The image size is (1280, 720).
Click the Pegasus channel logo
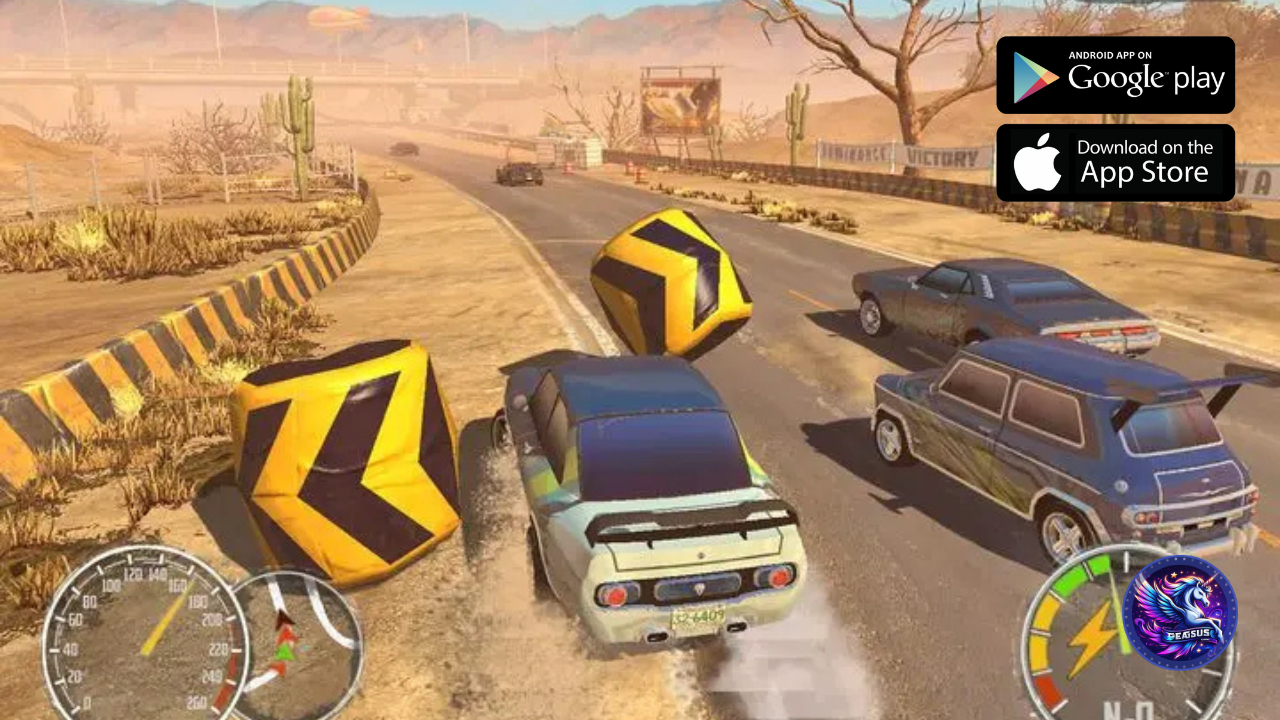click(1179, 612)
